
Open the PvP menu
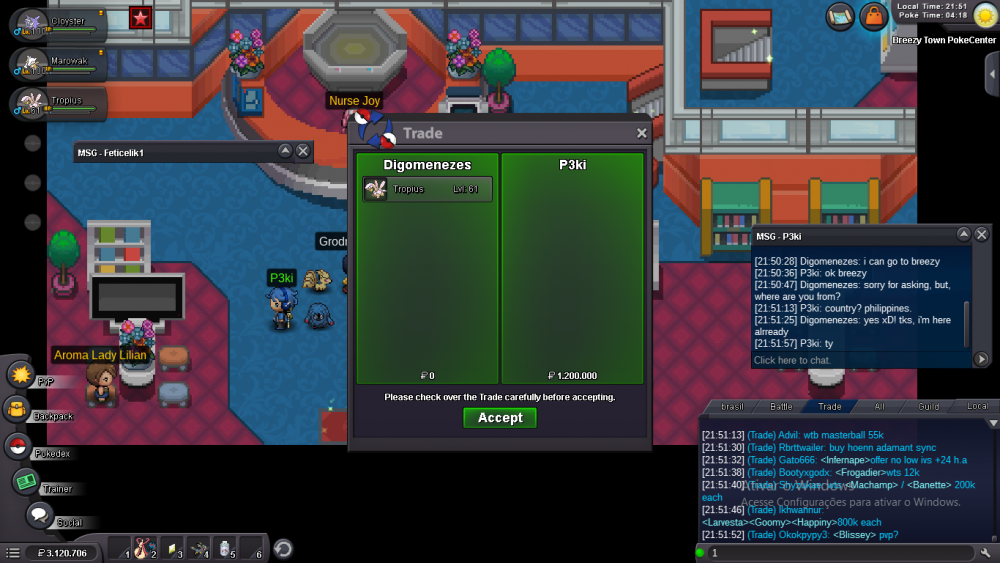point(21,375)
